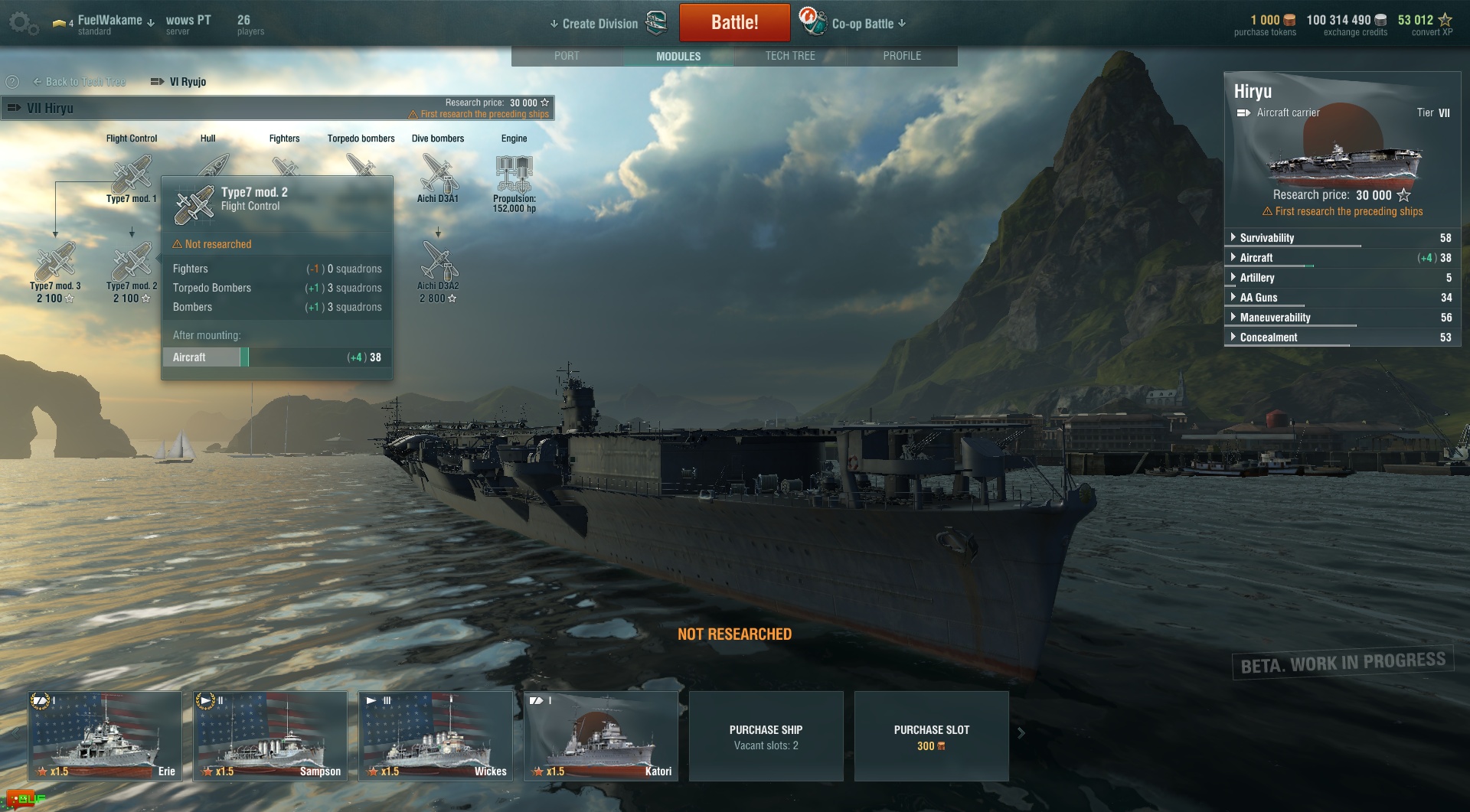Switch to the Tech Tree tab
This screenshot has height=812, width=1470.
click(790, 56)
